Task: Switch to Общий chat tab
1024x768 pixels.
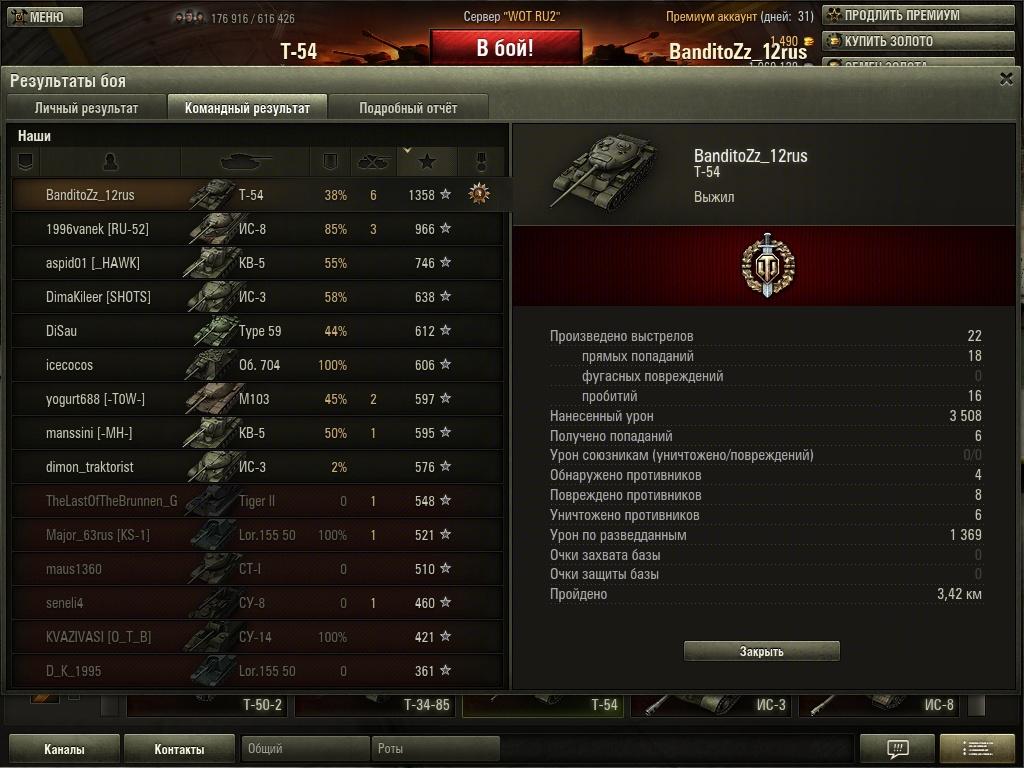Action: [x=304, y=749]
